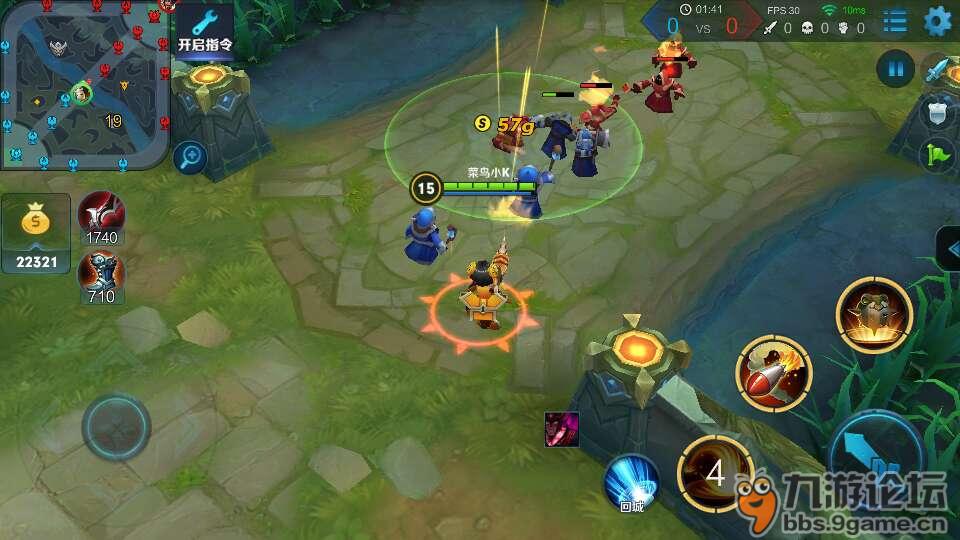Open the gear settings menu
The width and height of the screenshot is (960, 540).
(938, 21)
